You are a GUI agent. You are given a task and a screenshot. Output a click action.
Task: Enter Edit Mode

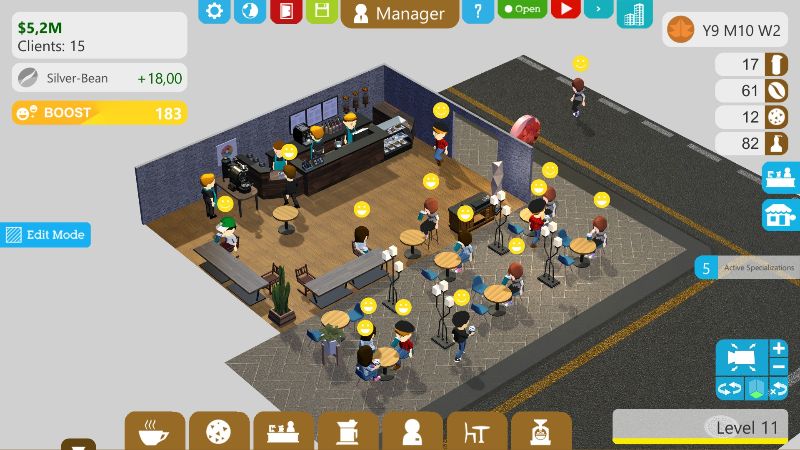pyautogui.click(x=45, y=235)
